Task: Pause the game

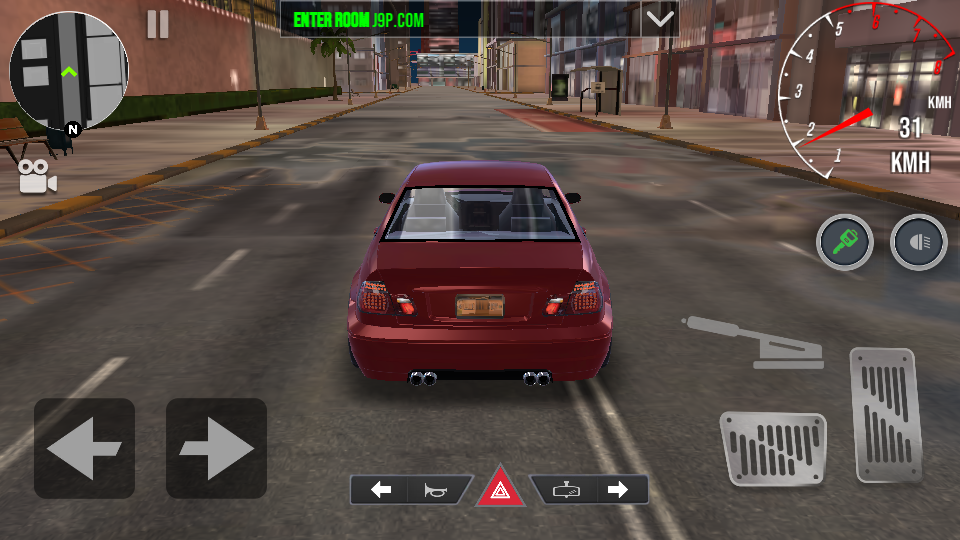Action: point(158,24)
